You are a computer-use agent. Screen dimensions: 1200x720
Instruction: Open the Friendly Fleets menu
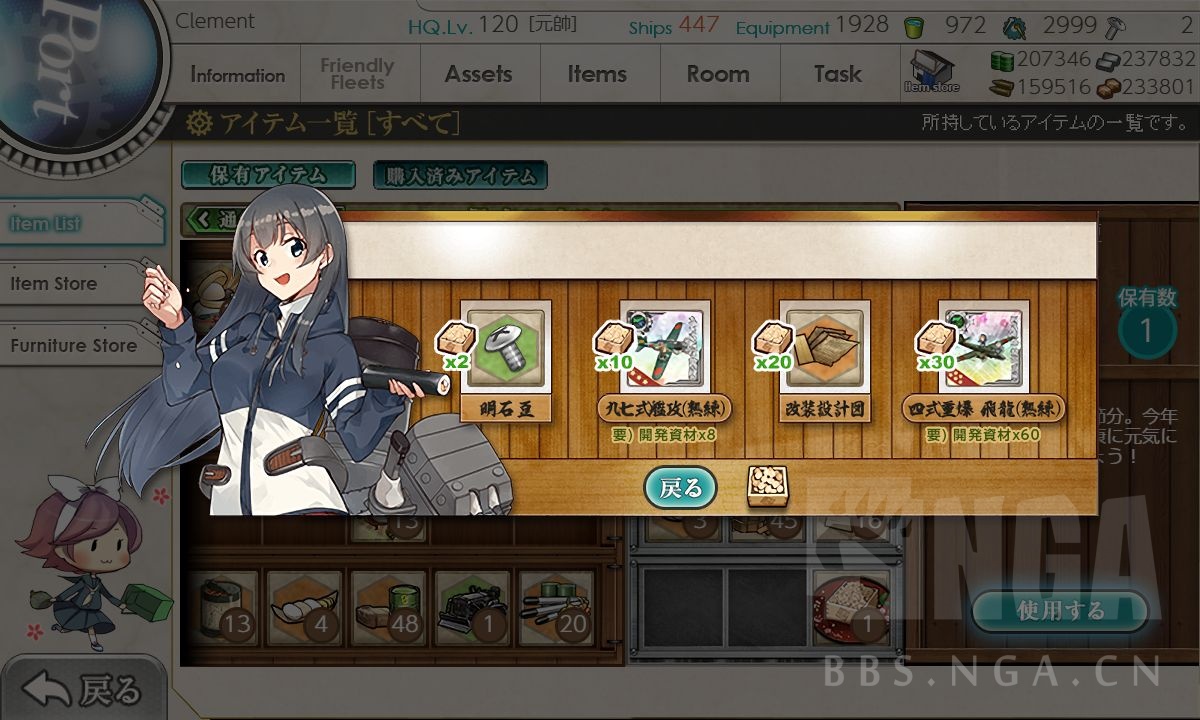(357, 75)
